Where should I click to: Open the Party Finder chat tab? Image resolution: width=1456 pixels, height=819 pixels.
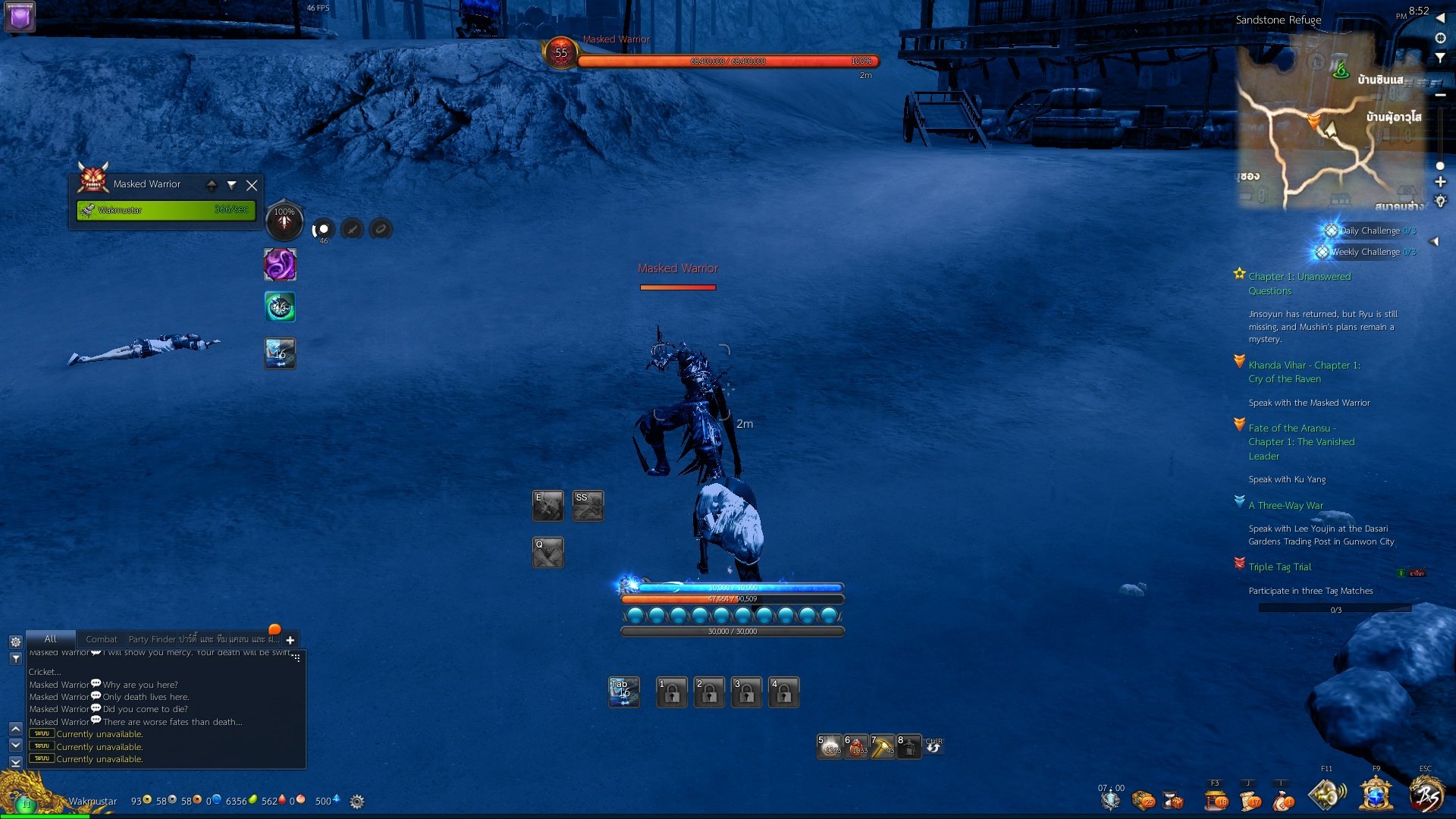[x=152, y=639]
